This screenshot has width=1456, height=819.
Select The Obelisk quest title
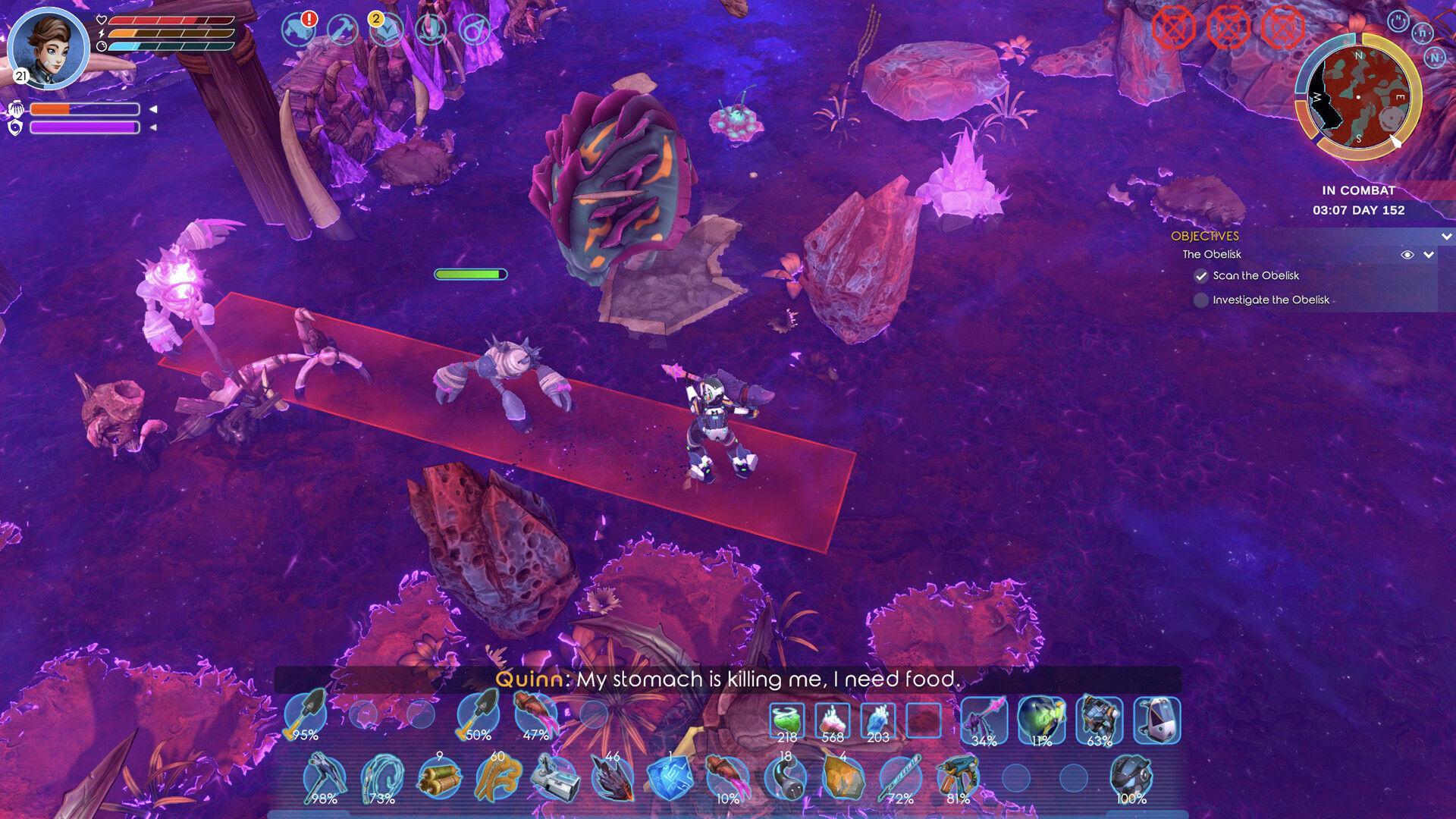(1211, 255)
